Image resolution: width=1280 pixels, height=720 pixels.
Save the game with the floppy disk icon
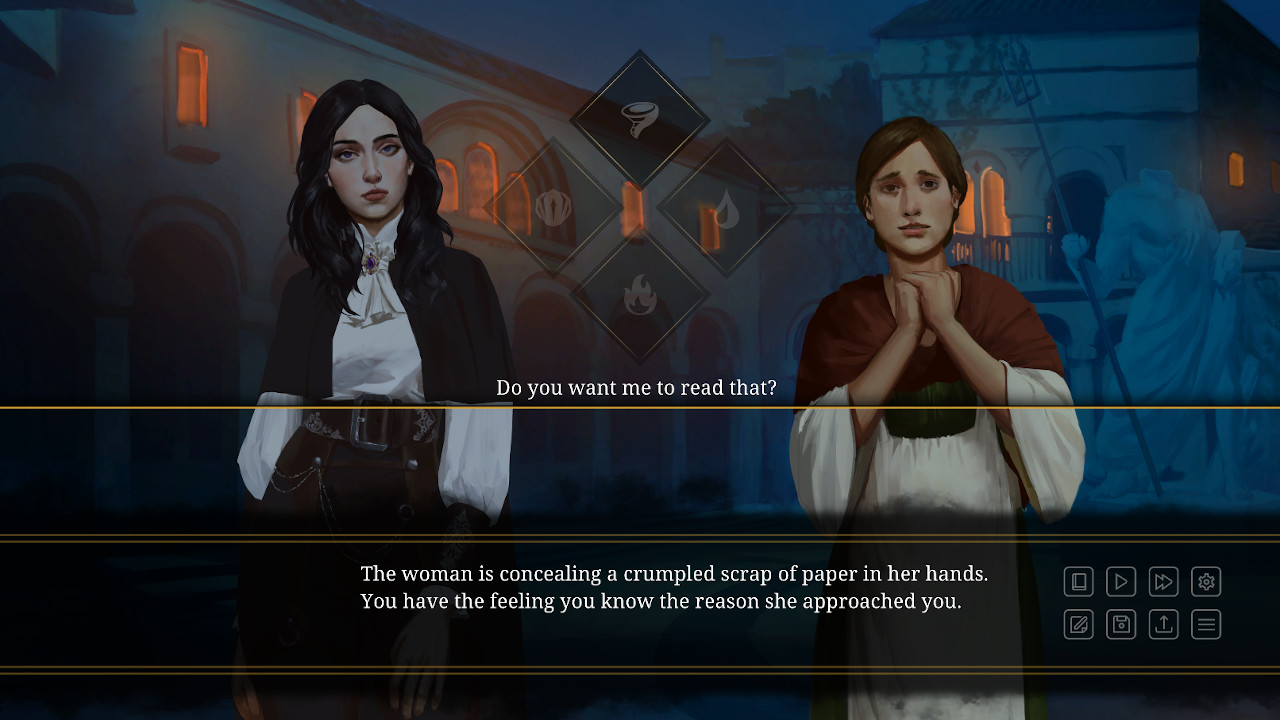(1121, 625)
